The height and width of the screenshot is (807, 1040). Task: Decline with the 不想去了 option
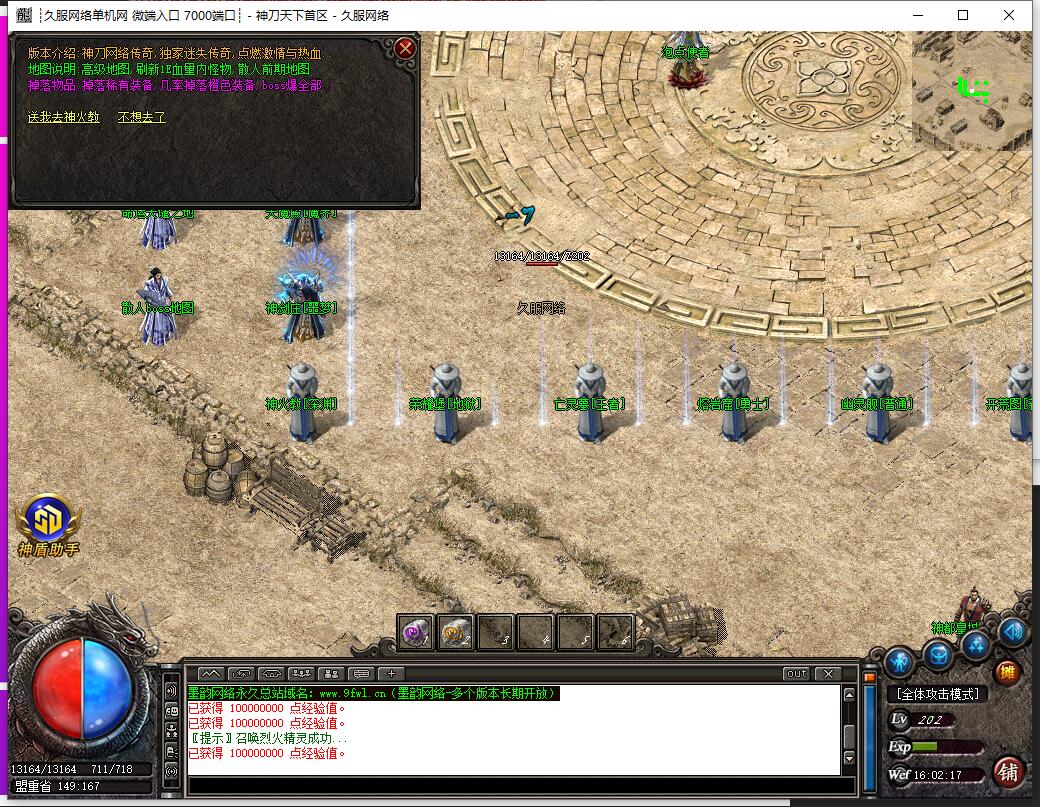[x=142, y=117]
